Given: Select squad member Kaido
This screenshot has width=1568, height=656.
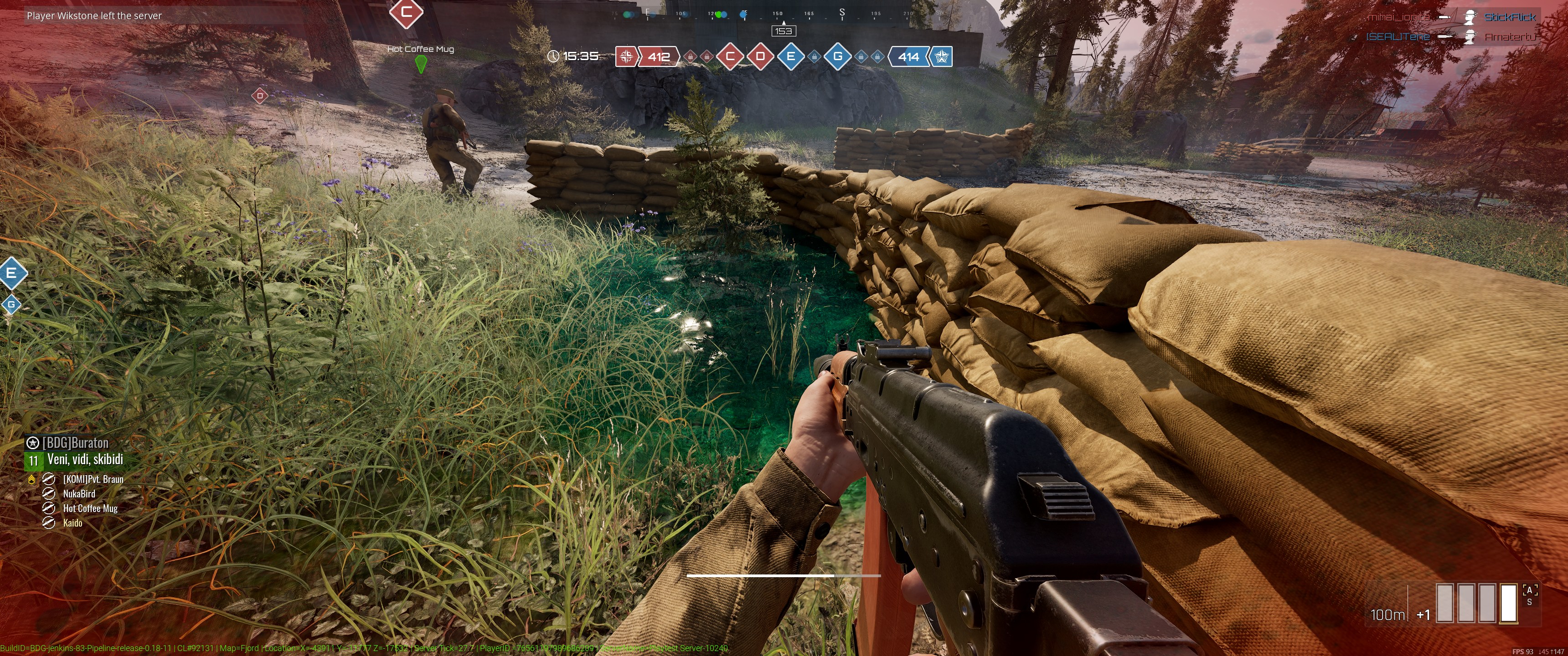Looking at the screenshot, I should point(72,523).
